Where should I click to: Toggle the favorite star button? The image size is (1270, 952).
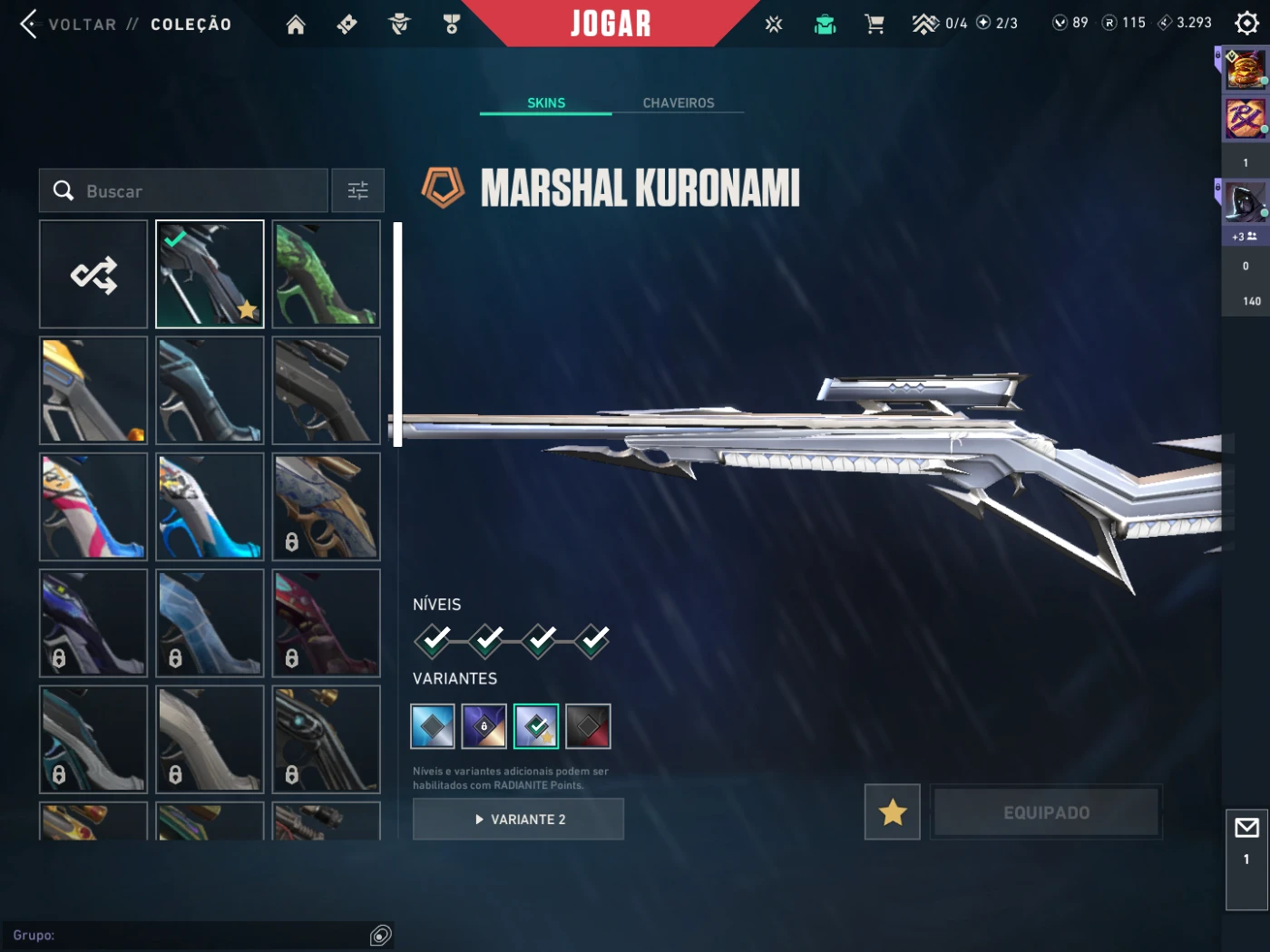[x=893, y=812]
